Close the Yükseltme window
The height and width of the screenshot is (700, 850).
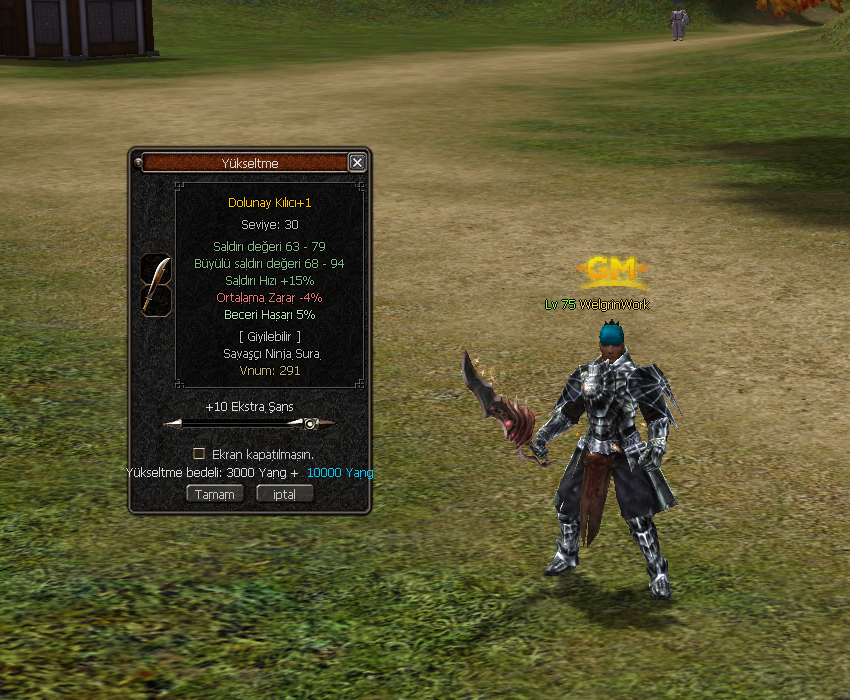tap(357, 163)
